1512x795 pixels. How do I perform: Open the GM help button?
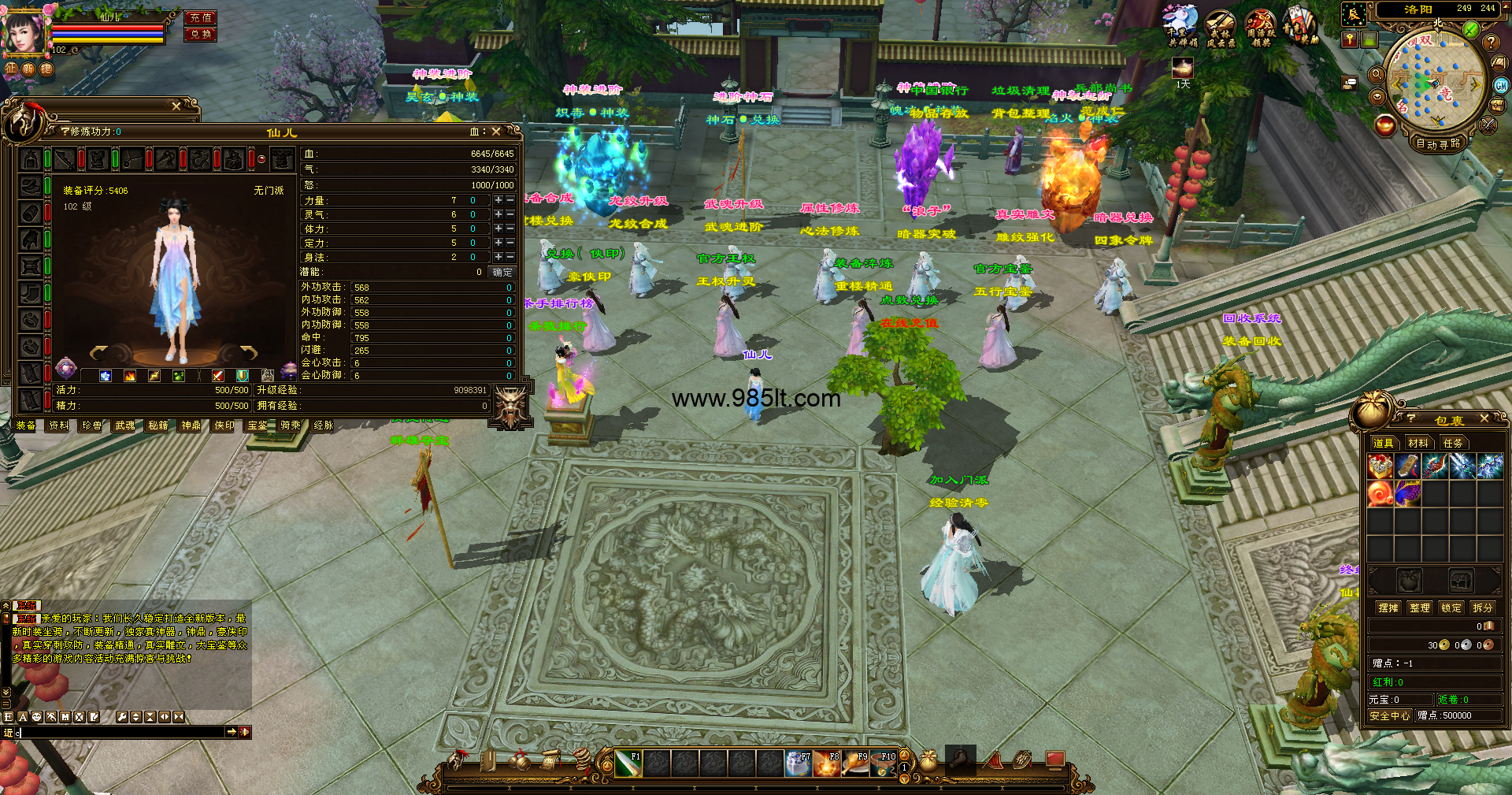coord(1501,85)
